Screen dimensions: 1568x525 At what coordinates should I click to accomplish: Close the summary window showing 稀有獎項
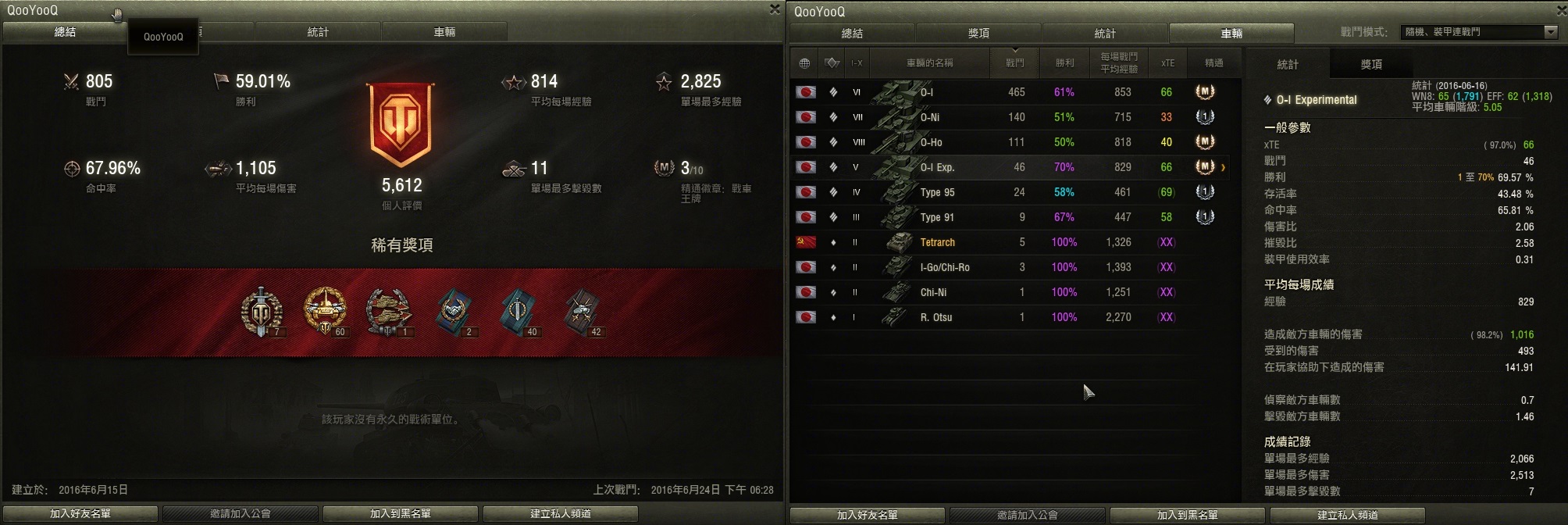point(774,9)
